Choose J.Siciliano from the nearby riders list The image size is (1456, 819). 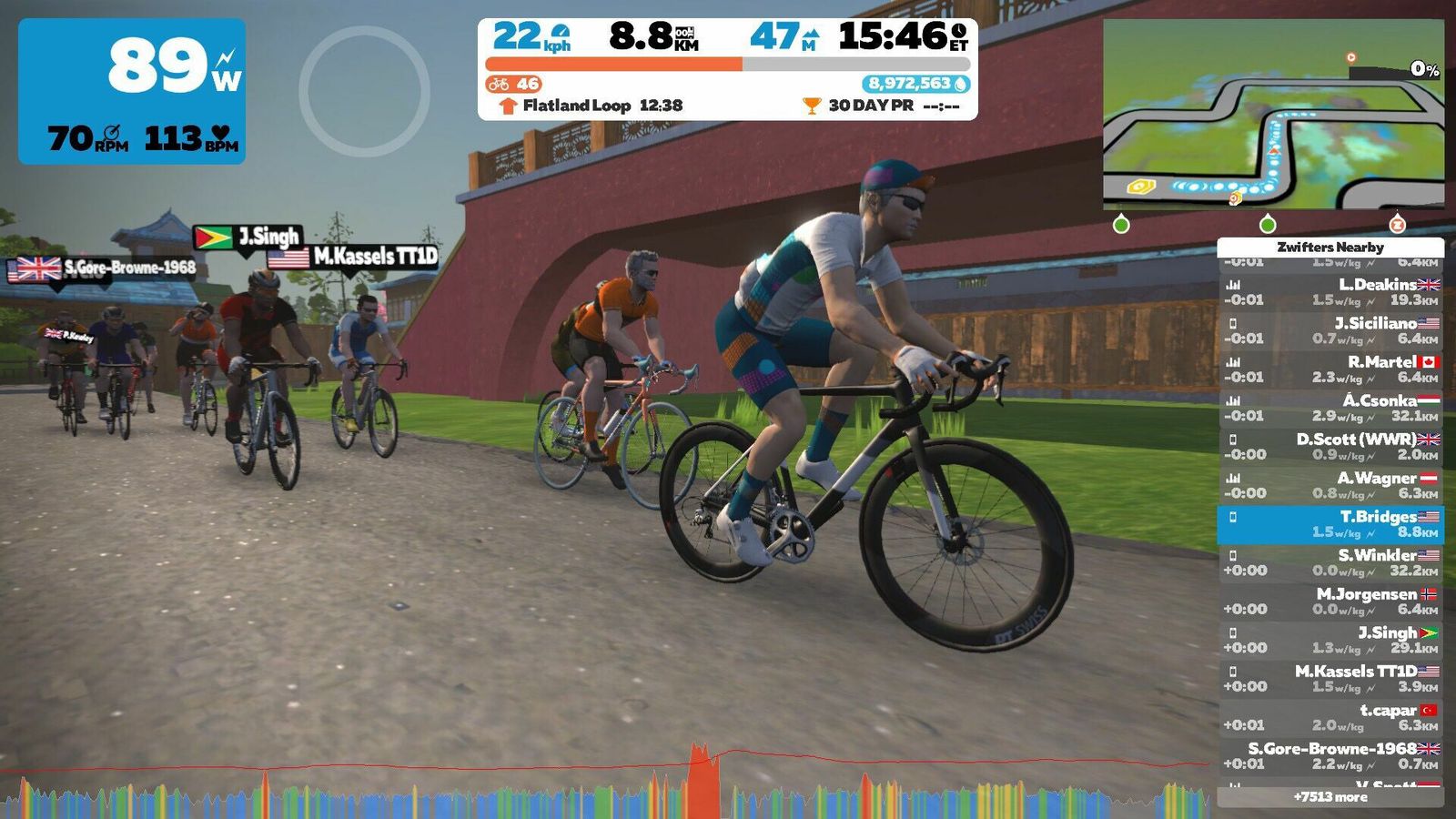pos(1330,330)
